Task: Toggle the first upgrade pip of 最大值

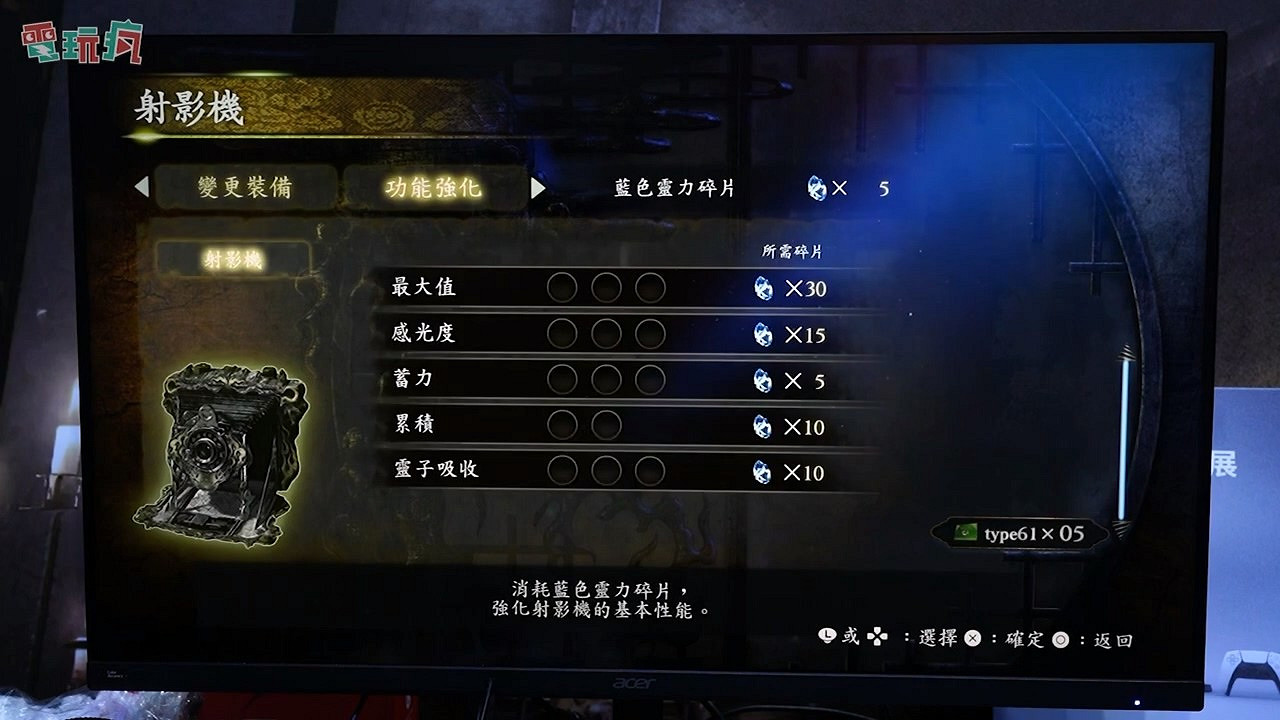Action: 562,287
